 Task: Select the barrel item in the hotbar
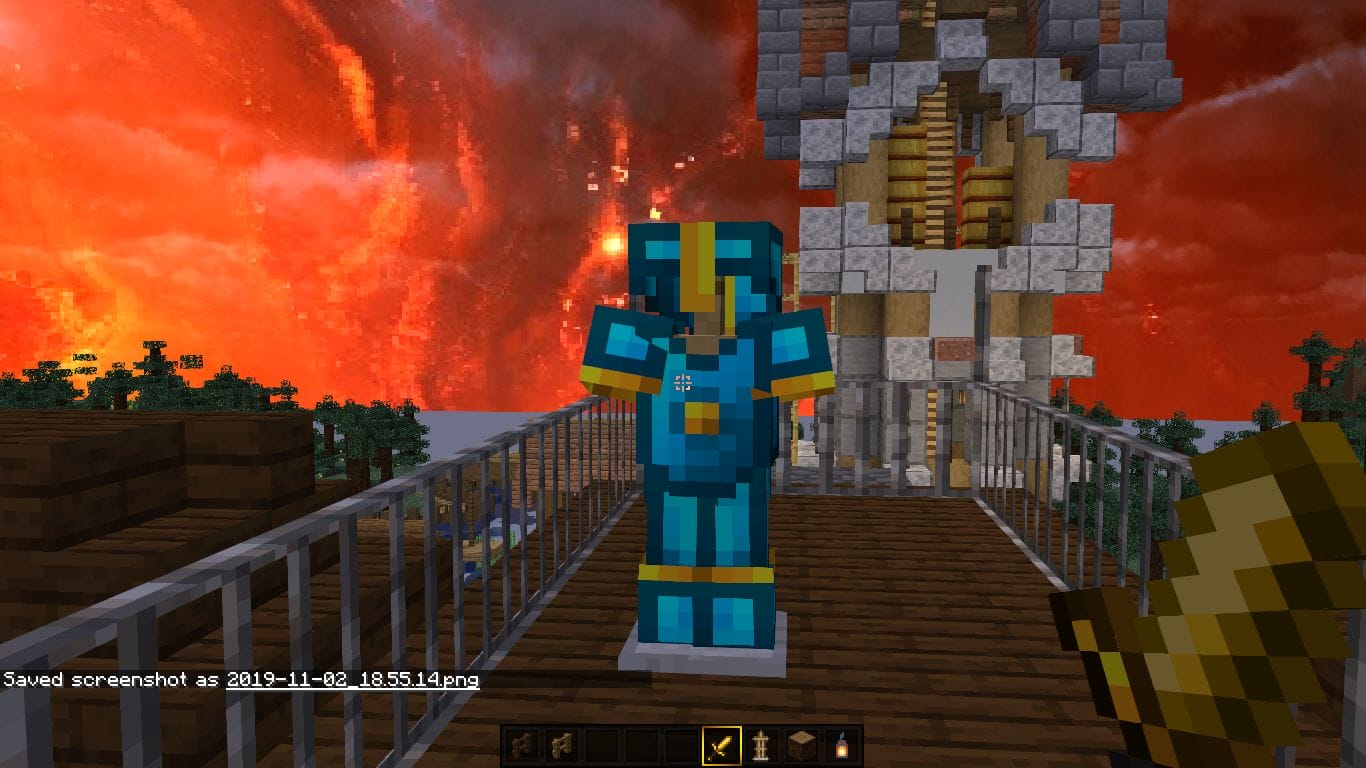click(802, 746)
